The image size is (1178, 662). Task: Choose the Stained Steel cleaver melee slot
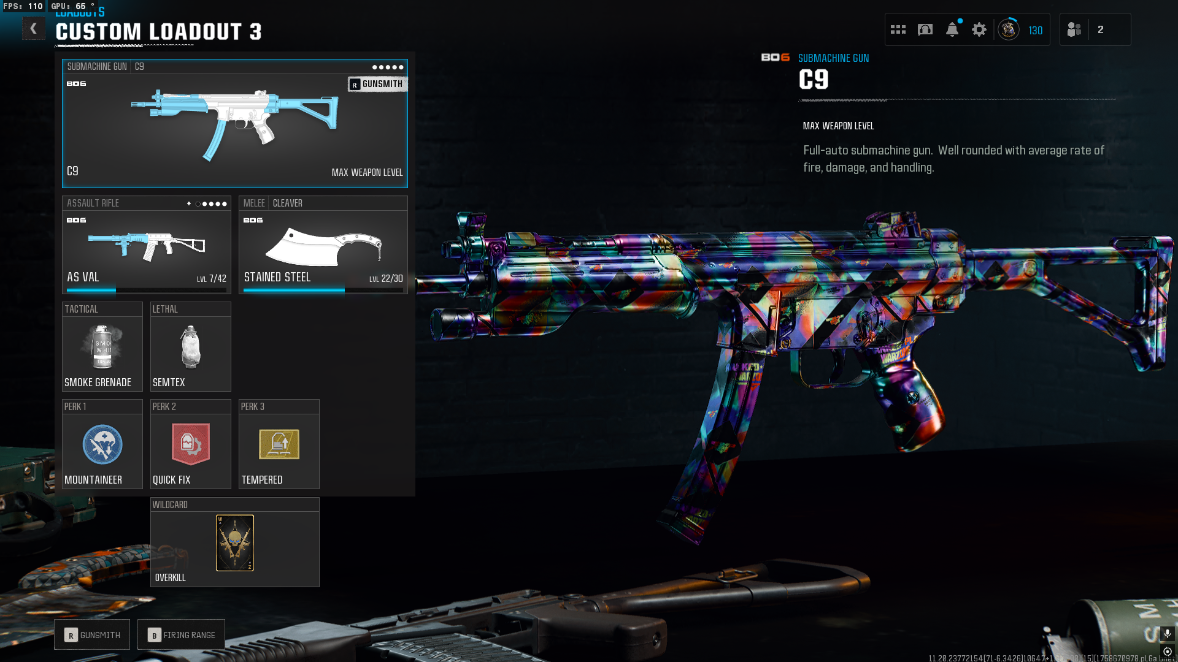(x=323, y=245)
